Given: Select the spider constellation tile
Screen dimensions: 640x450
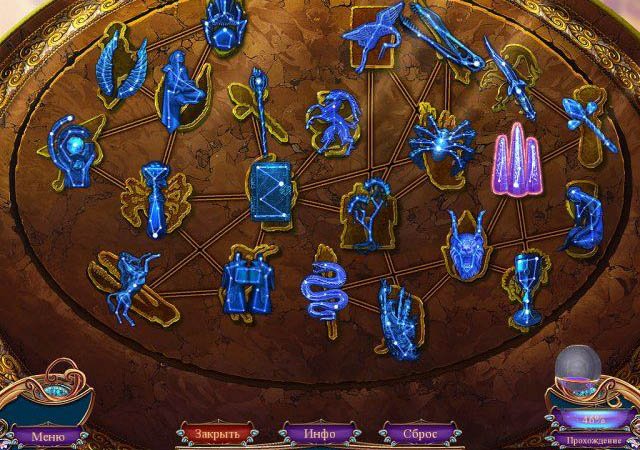Looking at the screenshot, I should click(439, 138).
